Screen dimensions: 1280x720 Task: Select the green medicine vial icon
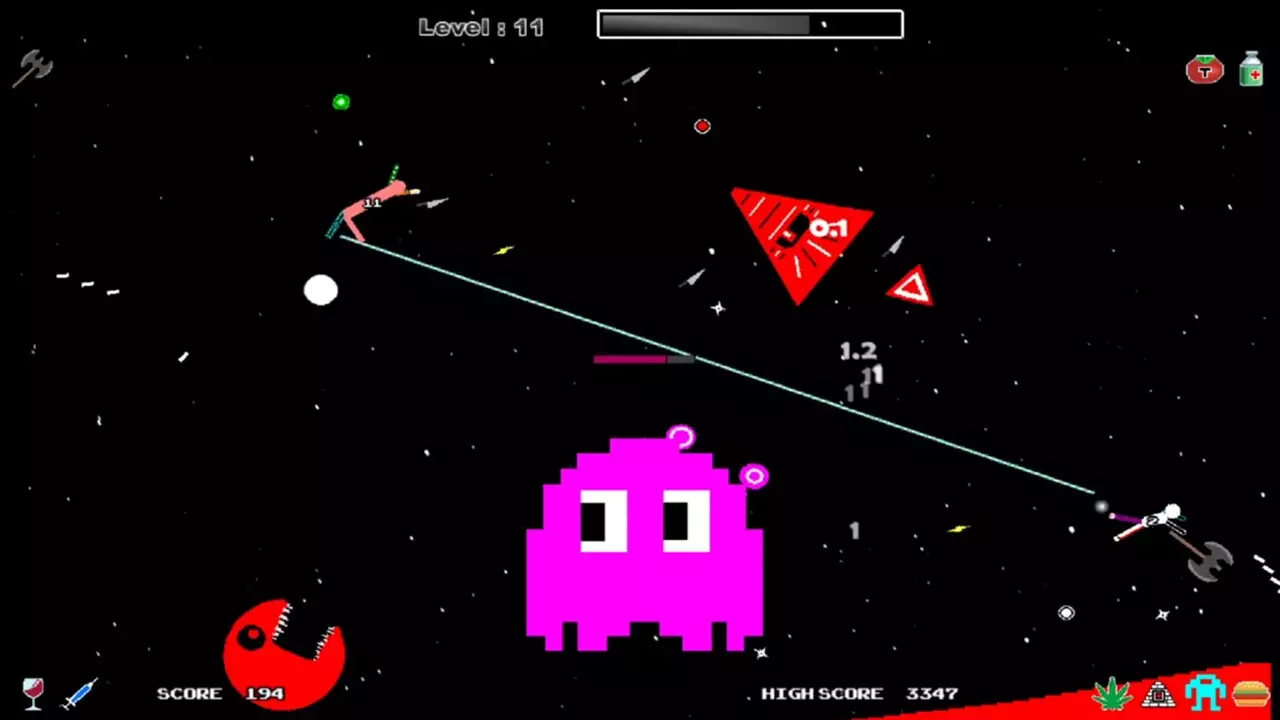pos(1251,69)
